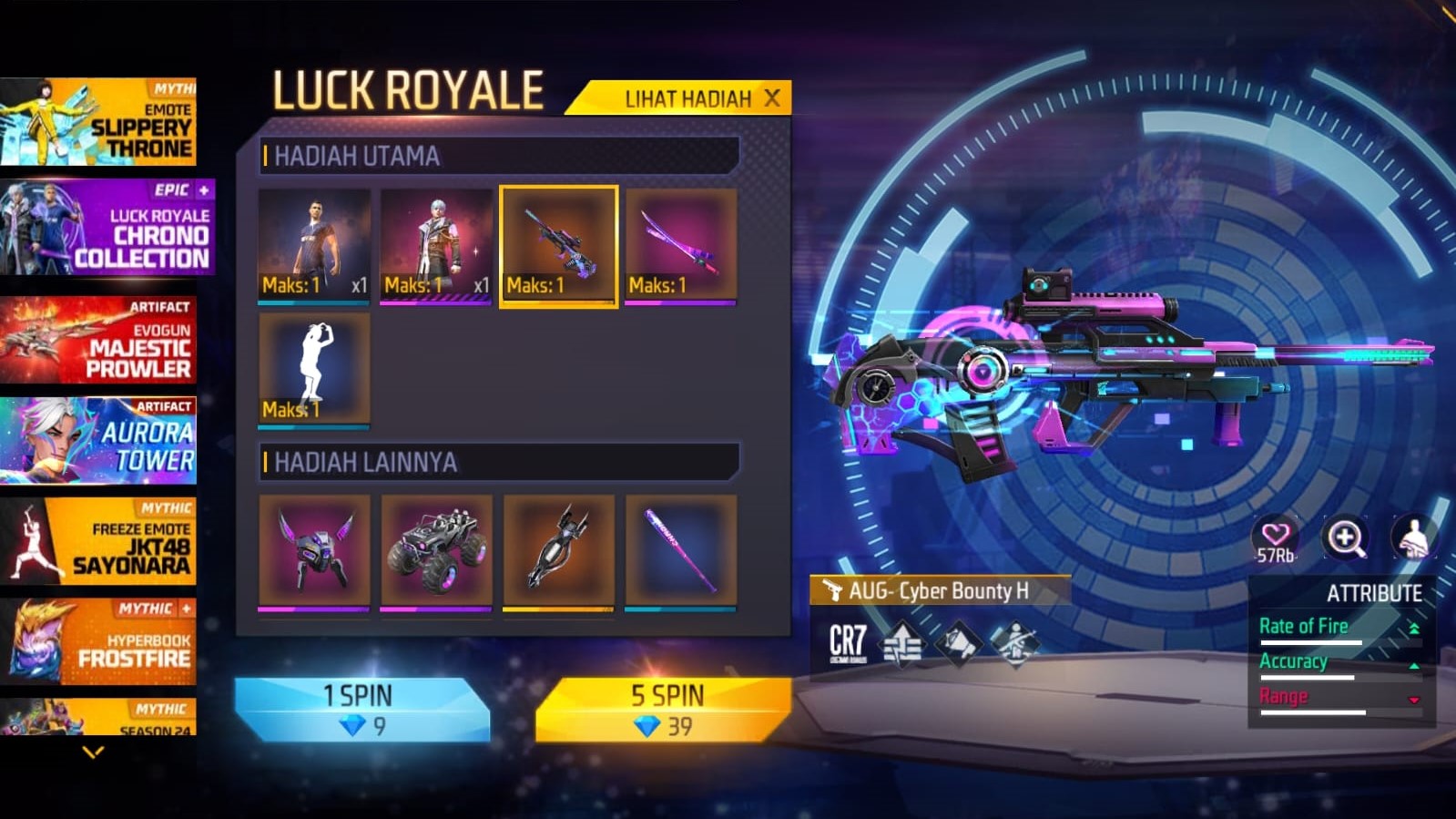Click the red down arrow beside Range
This screenshot has height=819, width=1456.
1413,699
